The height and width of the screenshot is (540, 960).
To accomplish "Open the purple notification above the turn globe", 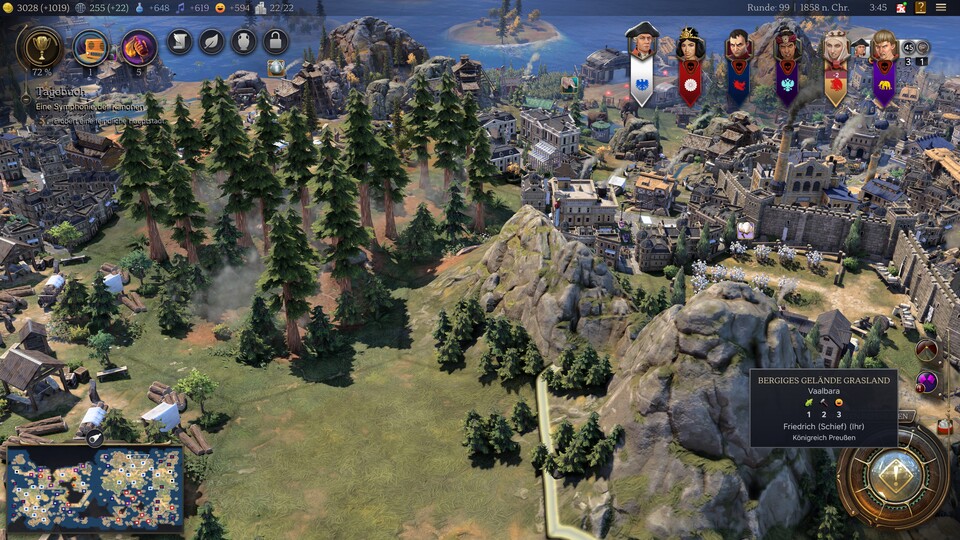I will [927, 382].
